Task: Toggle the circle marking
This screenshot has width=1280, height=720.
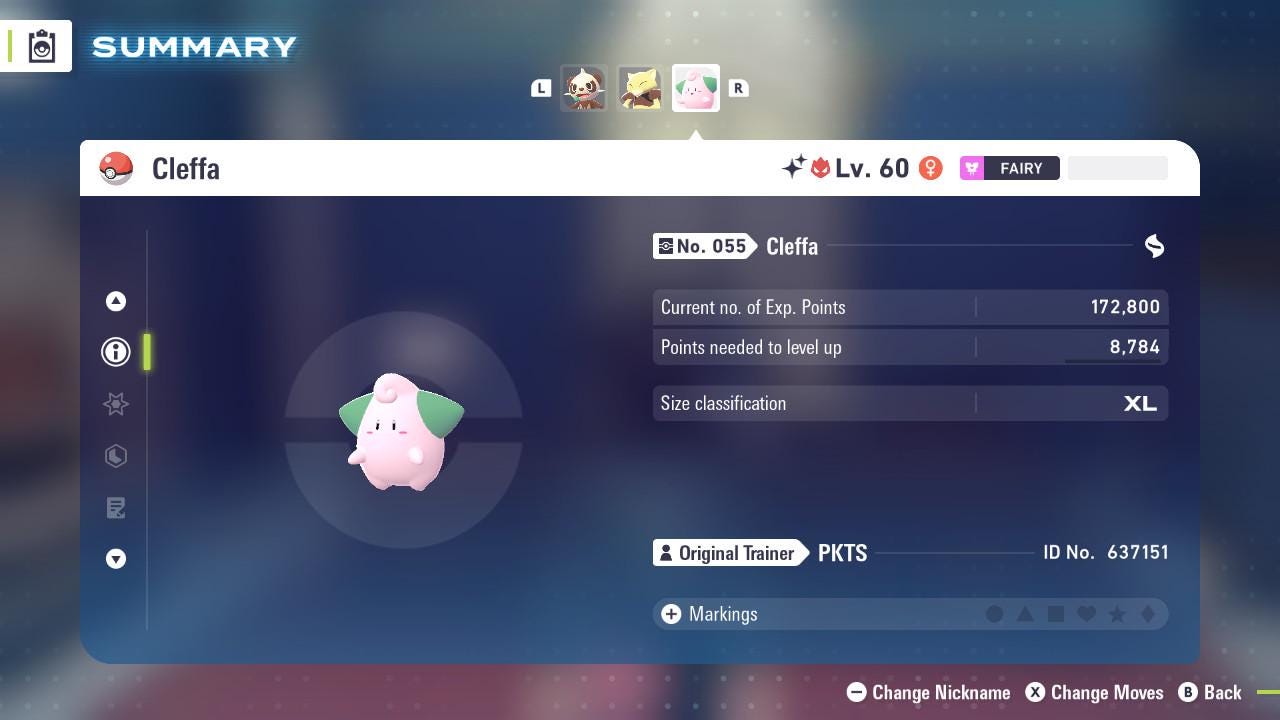Action: [x=995, y=614]
